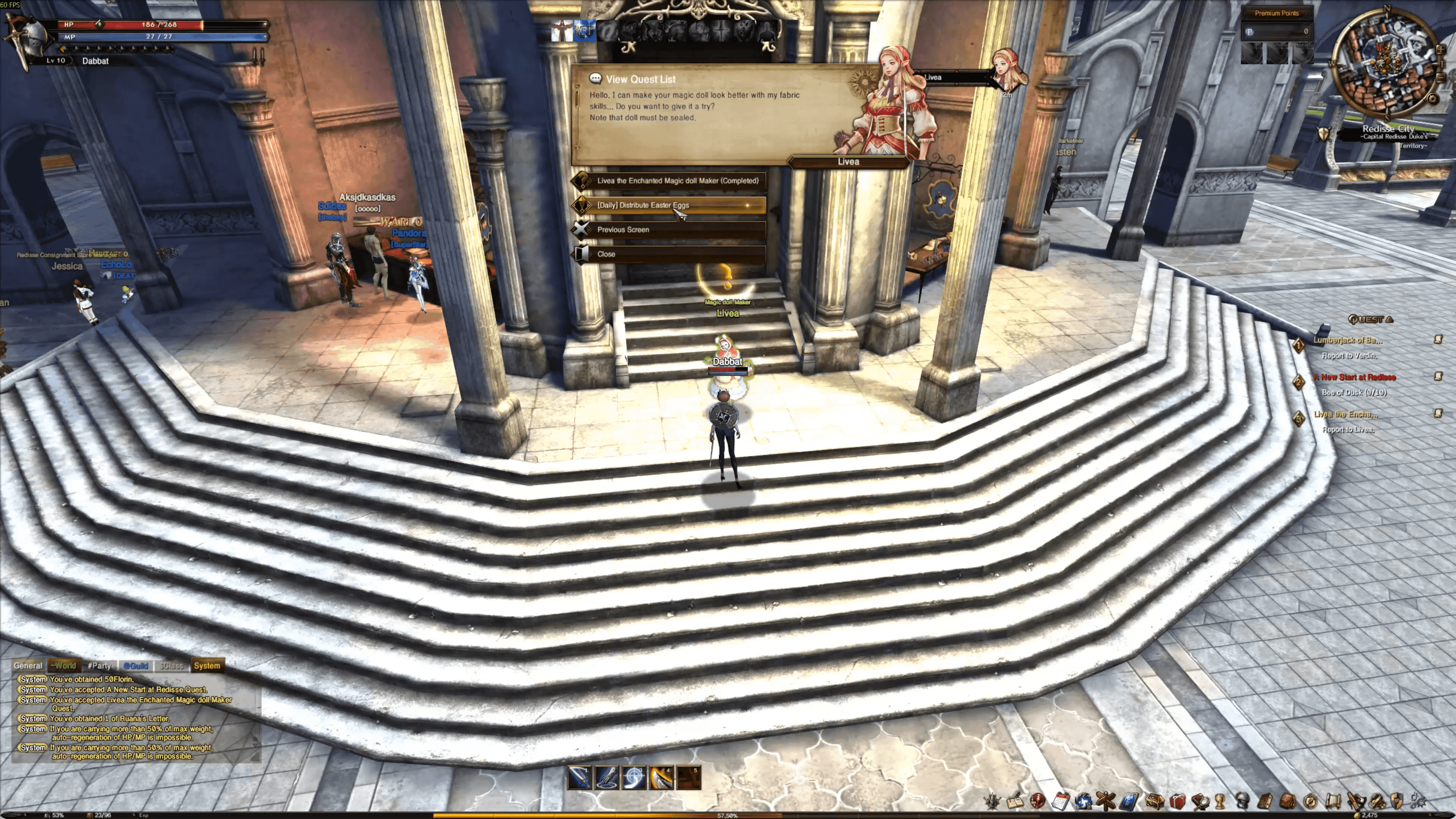Open the World chat tab
Viewport: 1456px width, 819px height.
[x=64, y=666]
